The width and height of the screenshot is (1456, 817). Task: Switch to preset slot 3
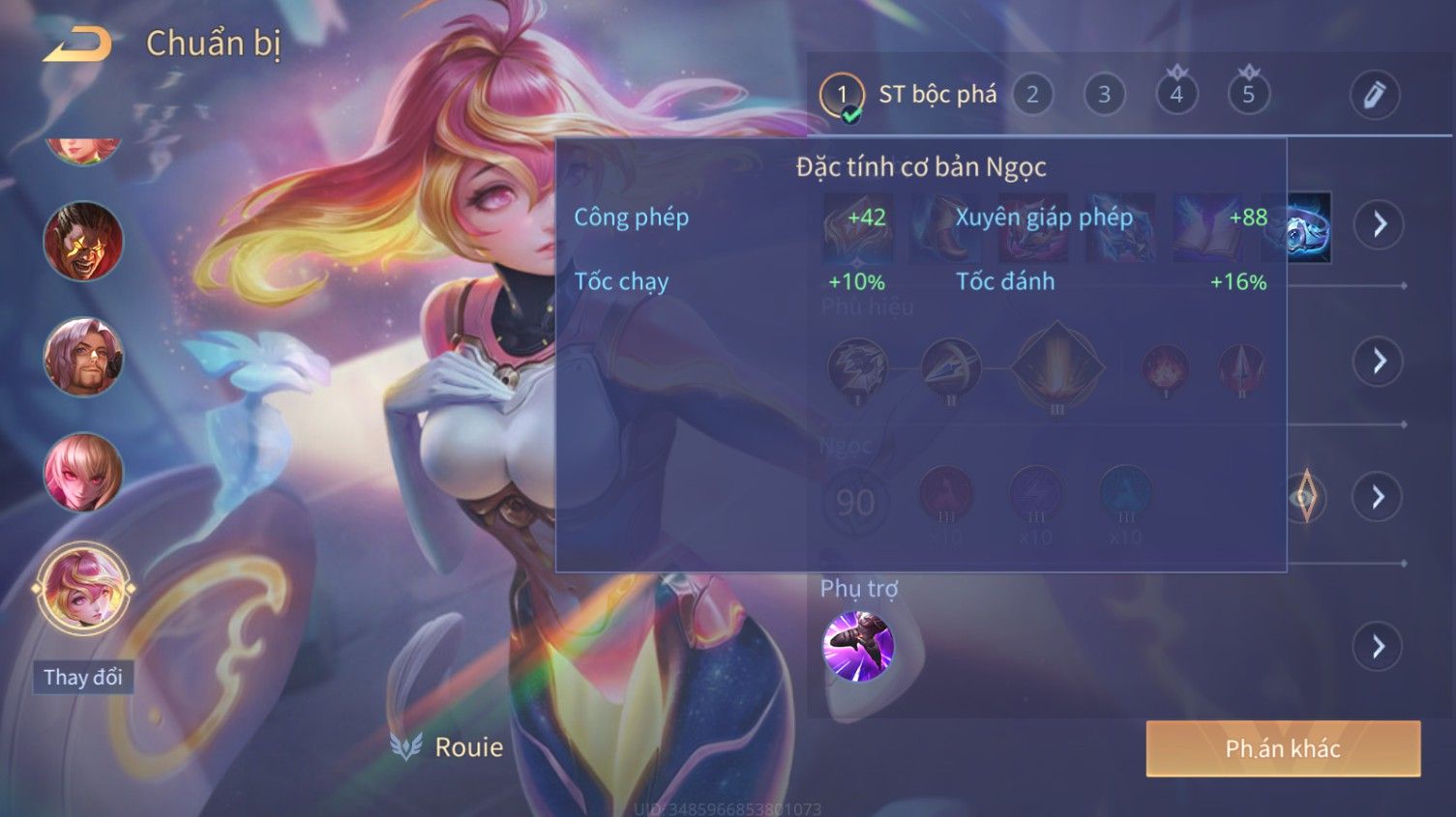click(x=1104, y=95)
